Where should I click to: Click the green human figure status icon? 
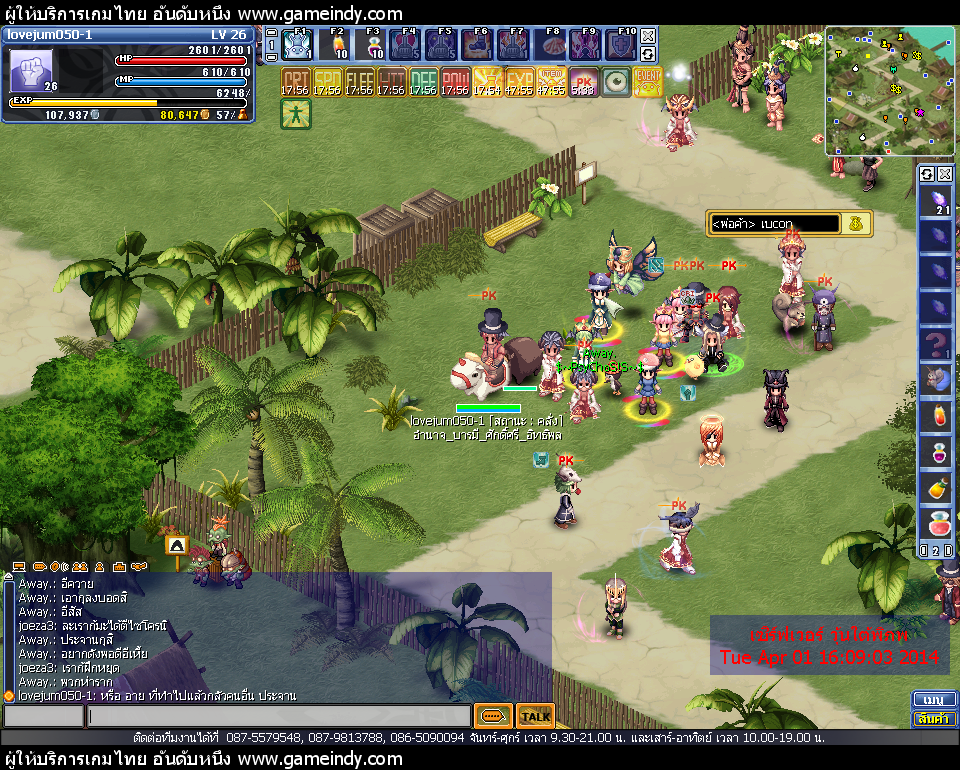(296, 114)
